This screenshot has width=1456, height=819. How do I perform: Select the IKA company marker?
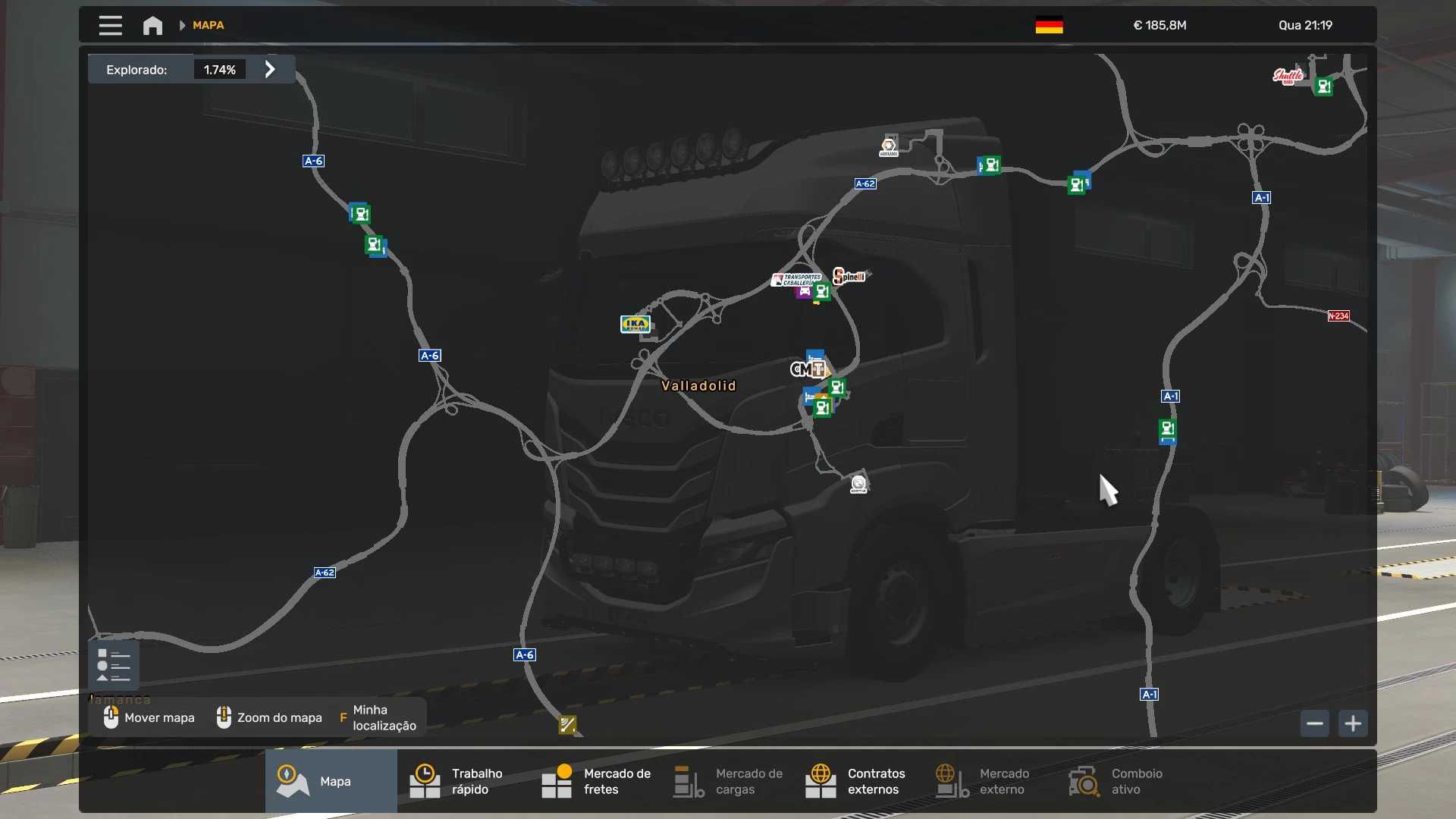tap(635, 325)
